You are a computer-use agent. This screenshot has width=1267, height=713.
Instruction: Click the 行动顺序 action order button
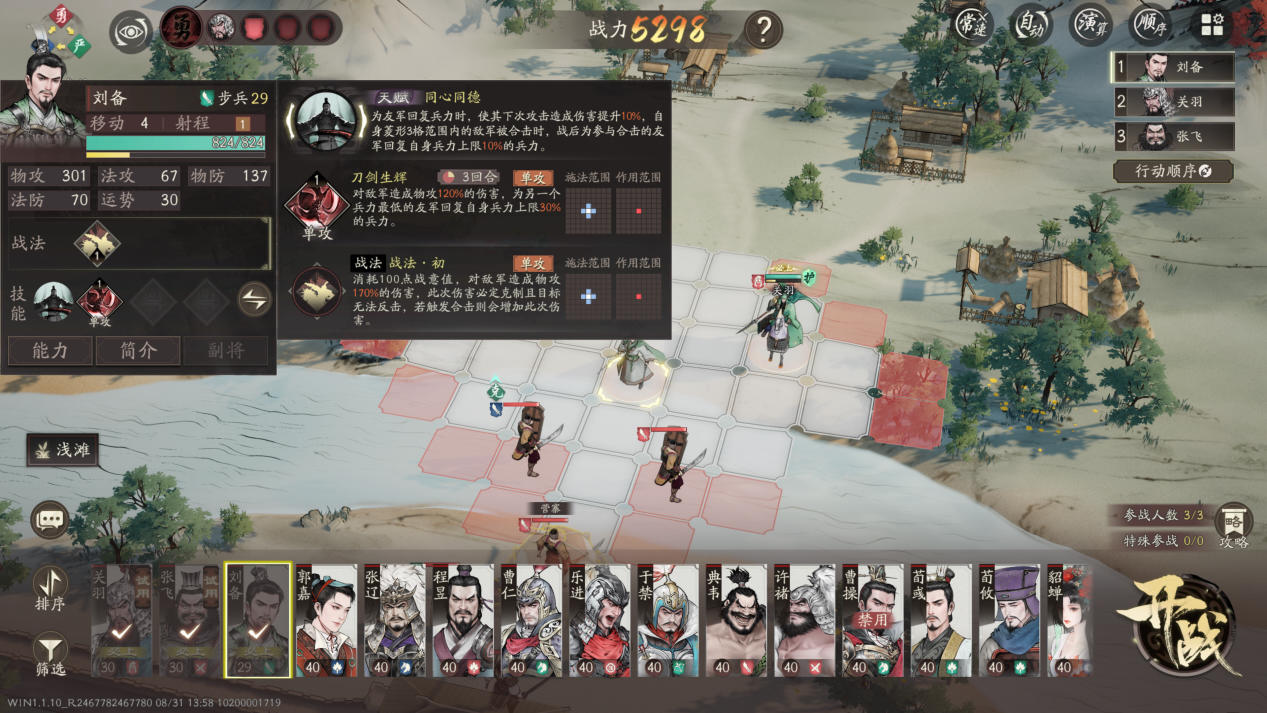pyautogui.click(x=1172, y=171)
